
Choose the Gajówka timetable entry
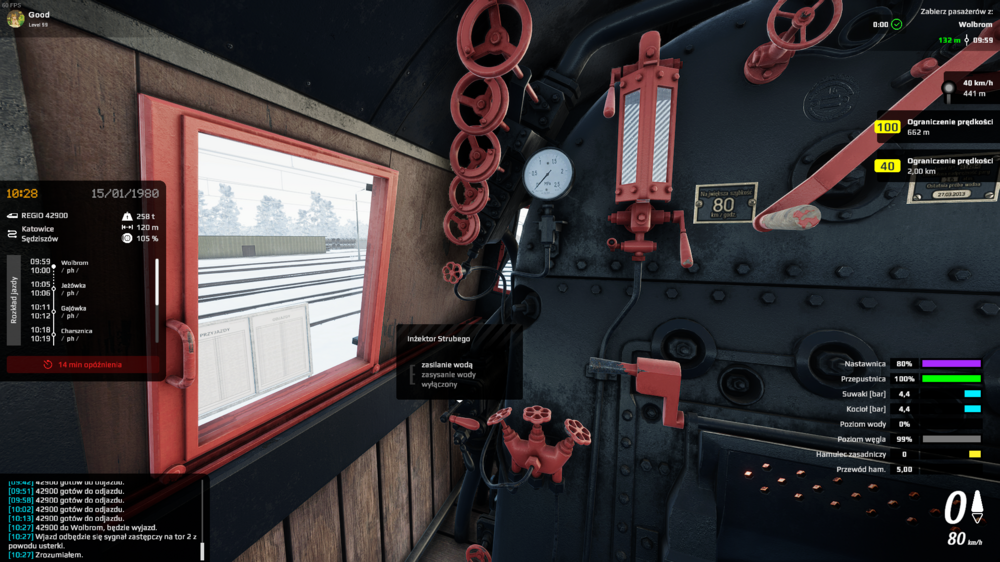click(x=74, y=311)
